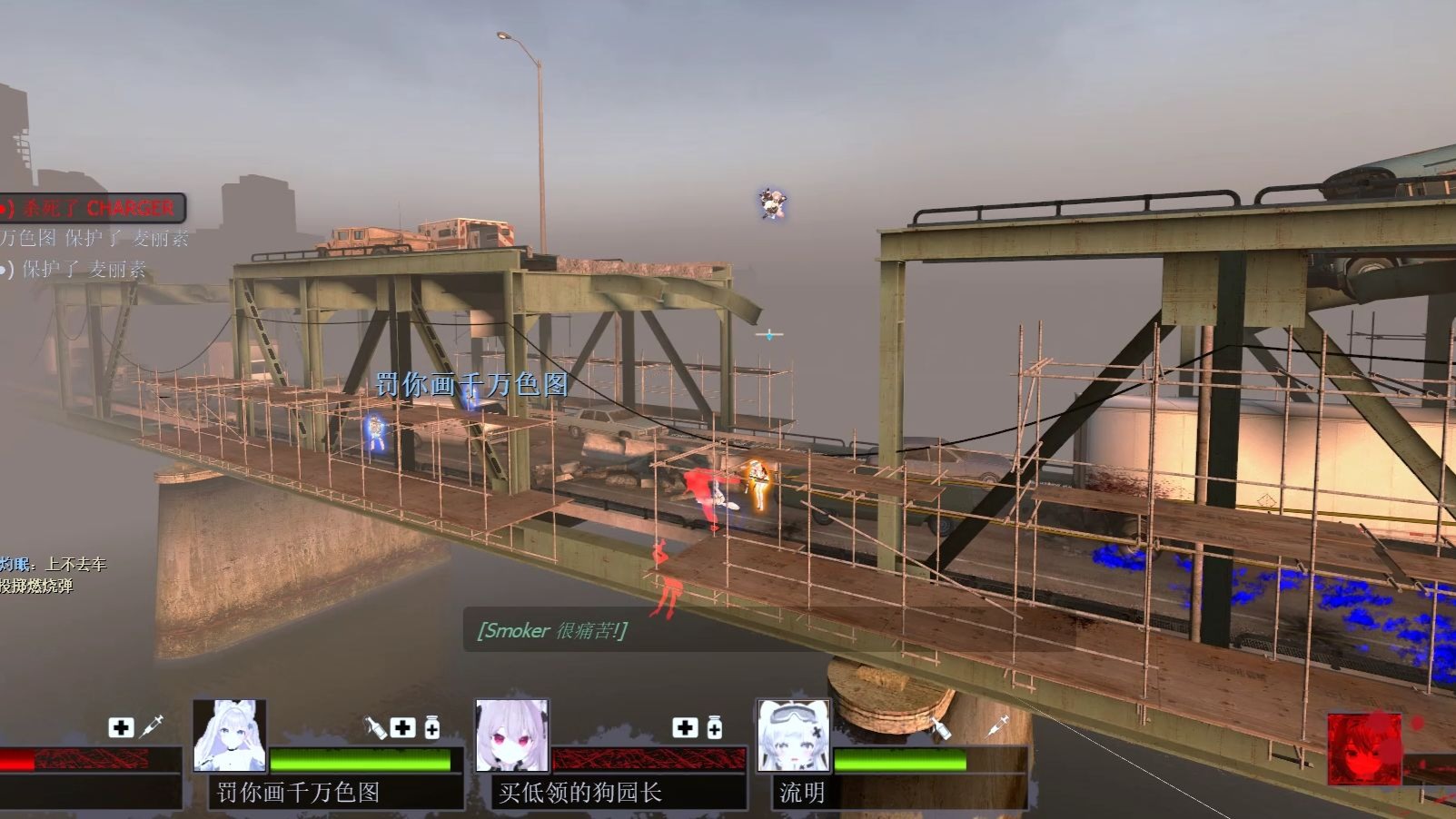Click the 罚你画千万色图 name plate

coord(299,793)
